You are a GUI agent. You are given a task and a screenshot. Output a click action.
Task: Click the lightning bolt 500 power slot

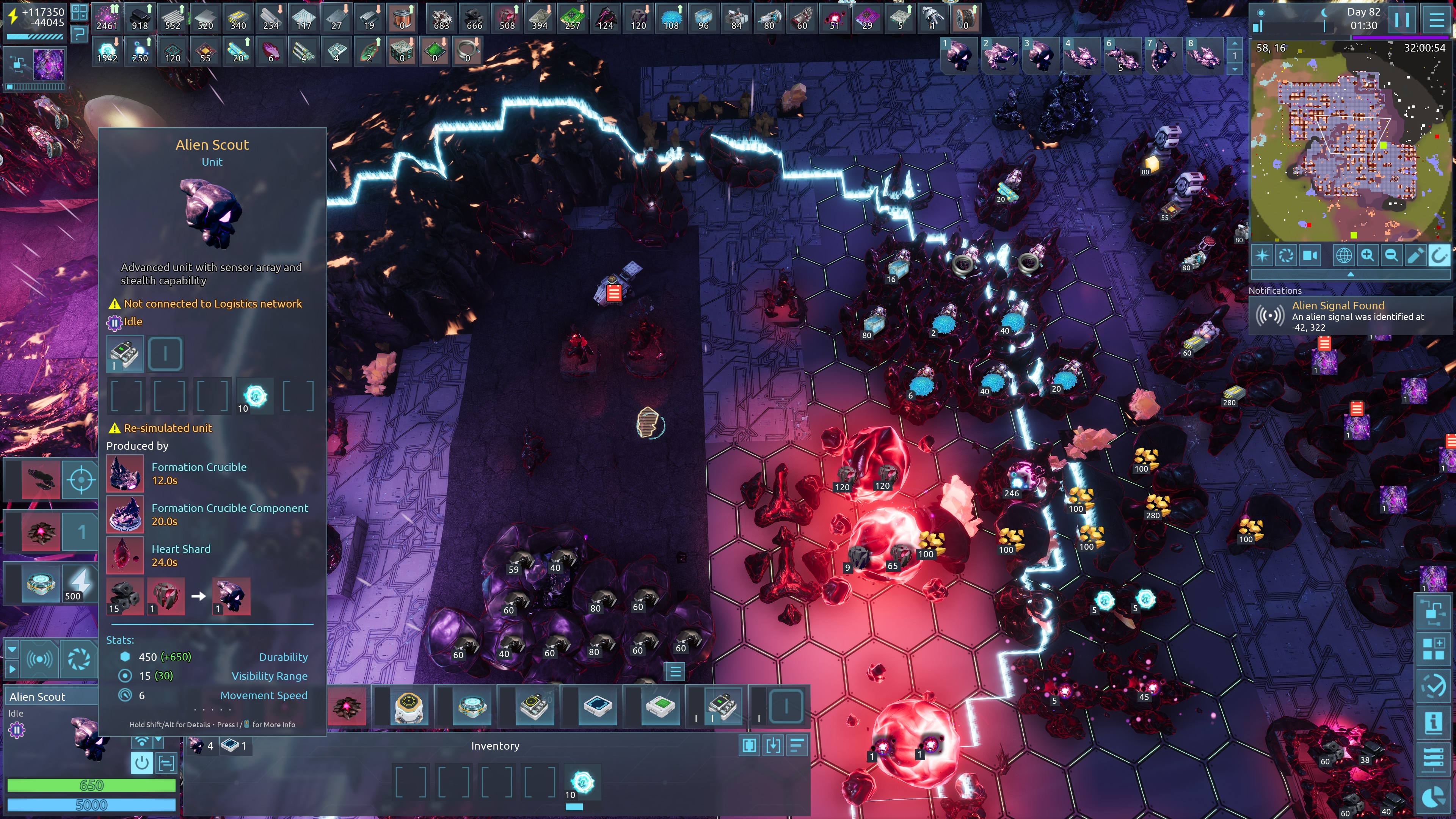pos(80,583)
